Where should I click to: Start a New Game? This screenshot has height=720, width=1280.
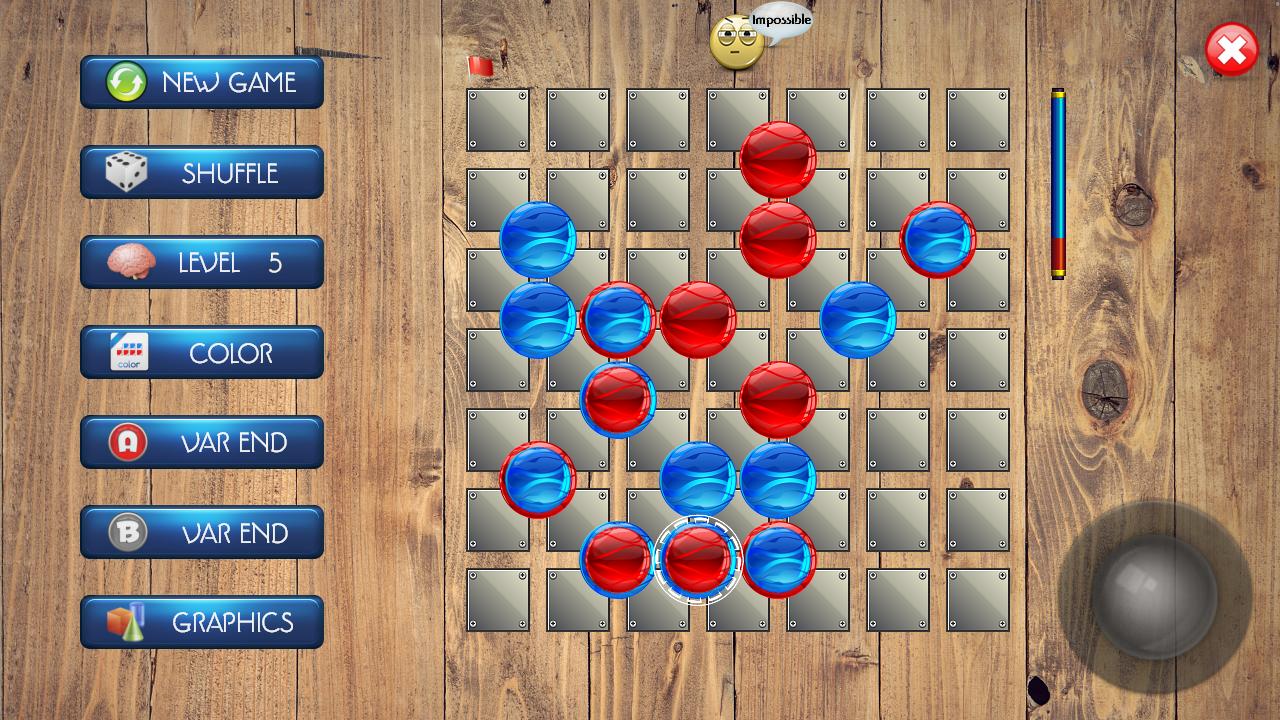point(202,82)
